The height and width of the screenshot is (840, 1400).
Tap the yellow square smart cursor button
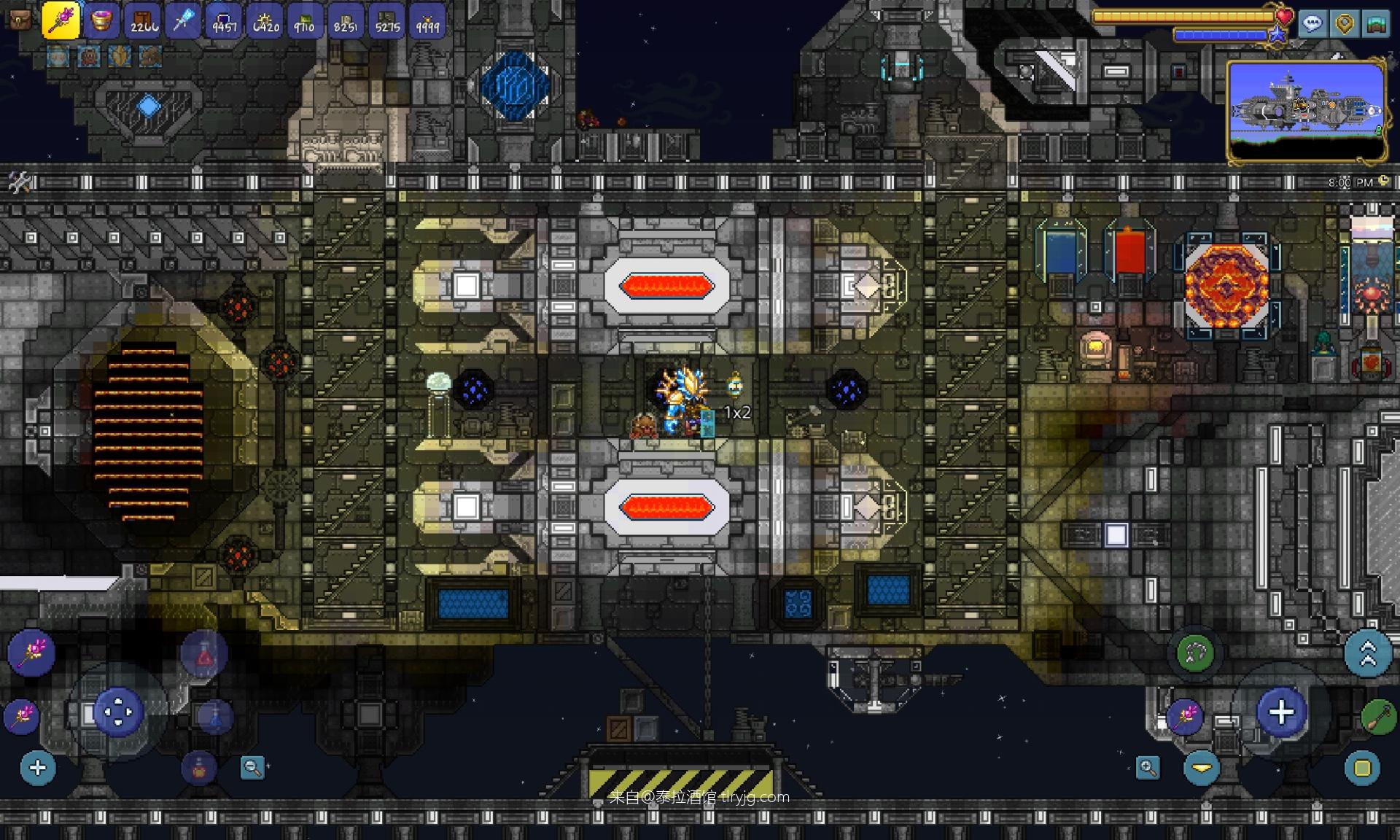click(1362, 768)
